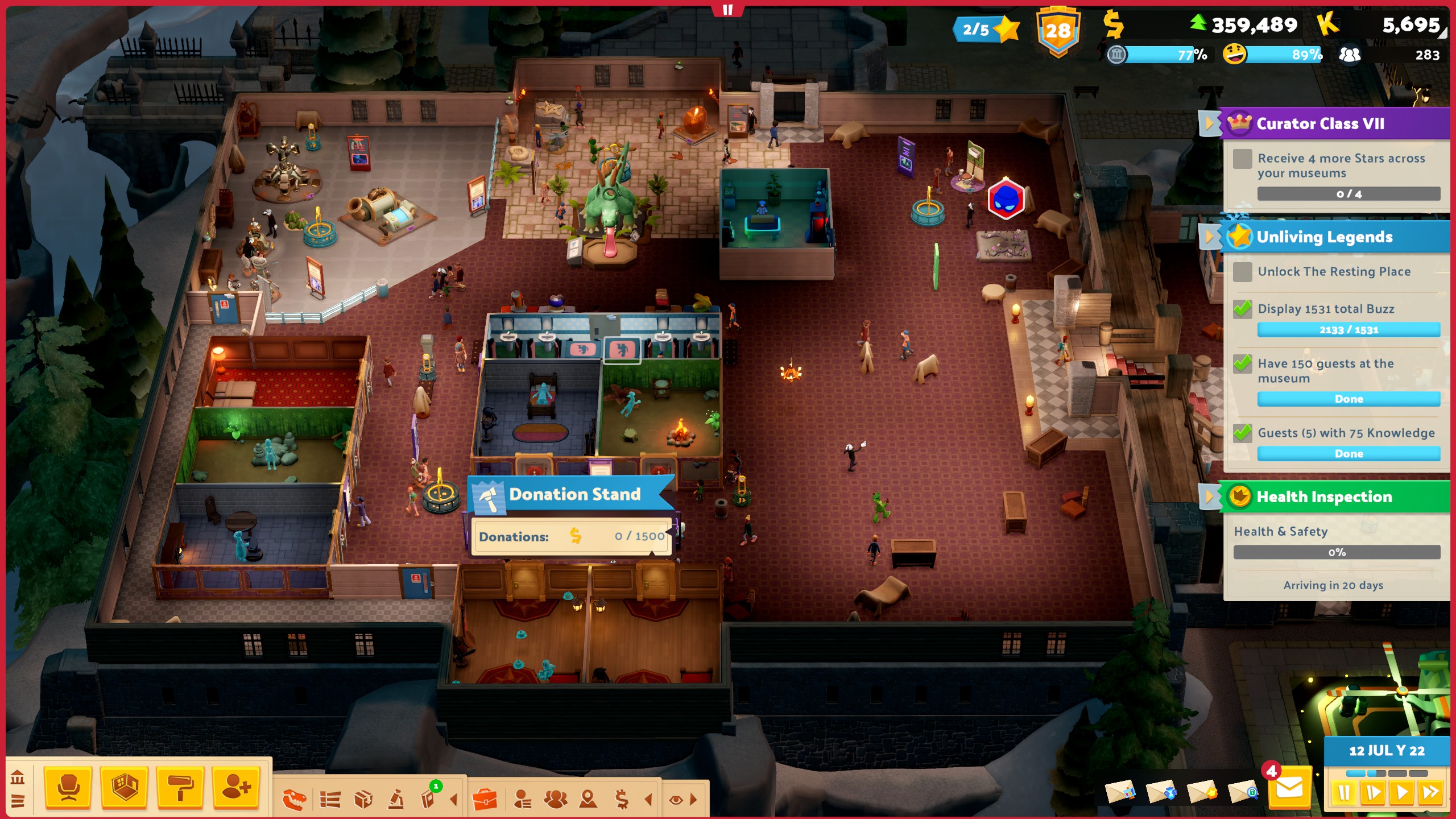Open the museum overview building icon
Image resolution: width=1456 pixels, height=819 pixels.
pos(17,777)
